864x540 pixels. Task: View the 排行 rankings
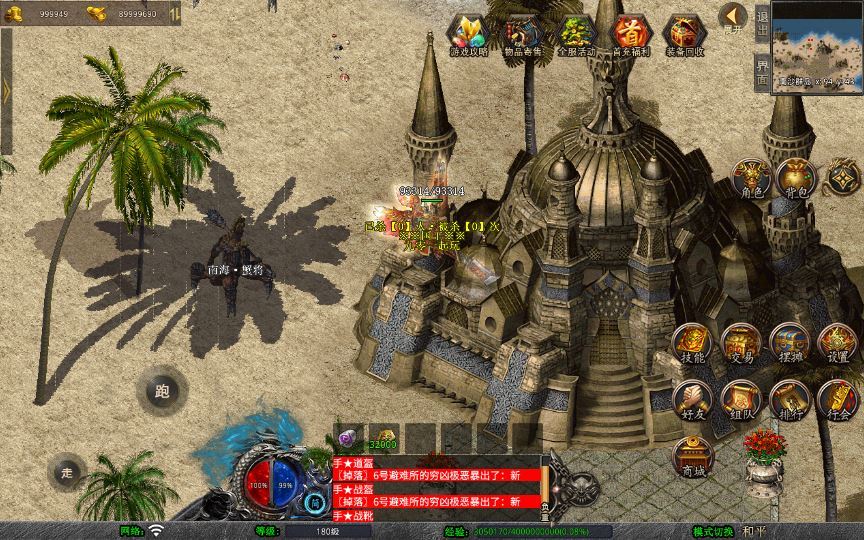[790, 399]
